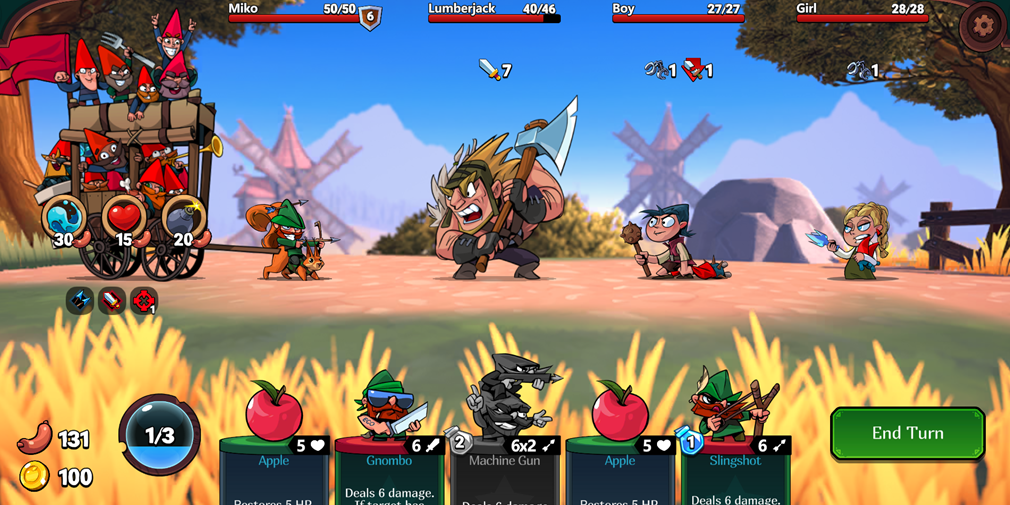Image resolution: width=1010 pixels, height=505 pixels.
Task: End the current turn
Action: tap(907, 433)
